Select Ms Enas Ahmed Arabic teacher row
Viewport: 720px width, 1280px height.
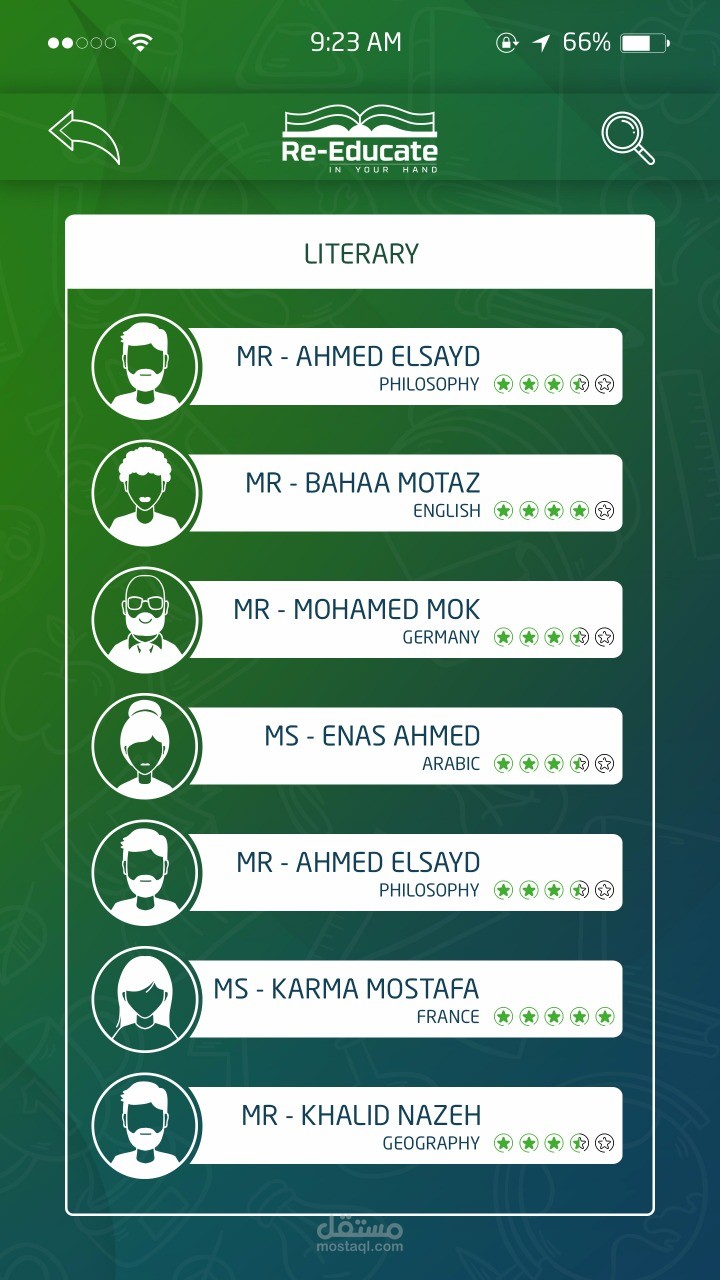[x=405, y=746]
